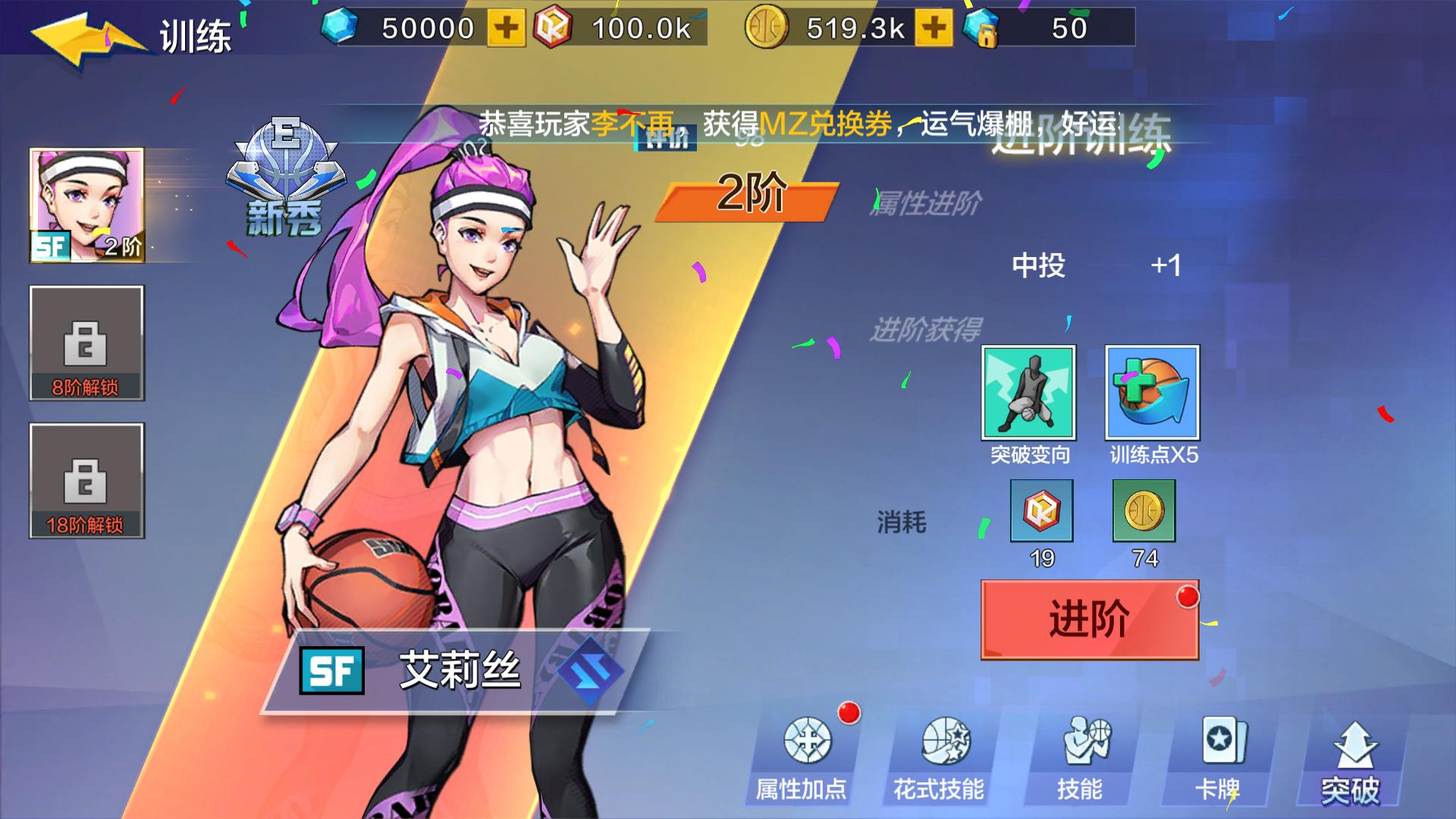Select the 艾莉丝 character portrait thumbnail
The height and width of the screenshot is (819, 1456).
coord(86,205)
